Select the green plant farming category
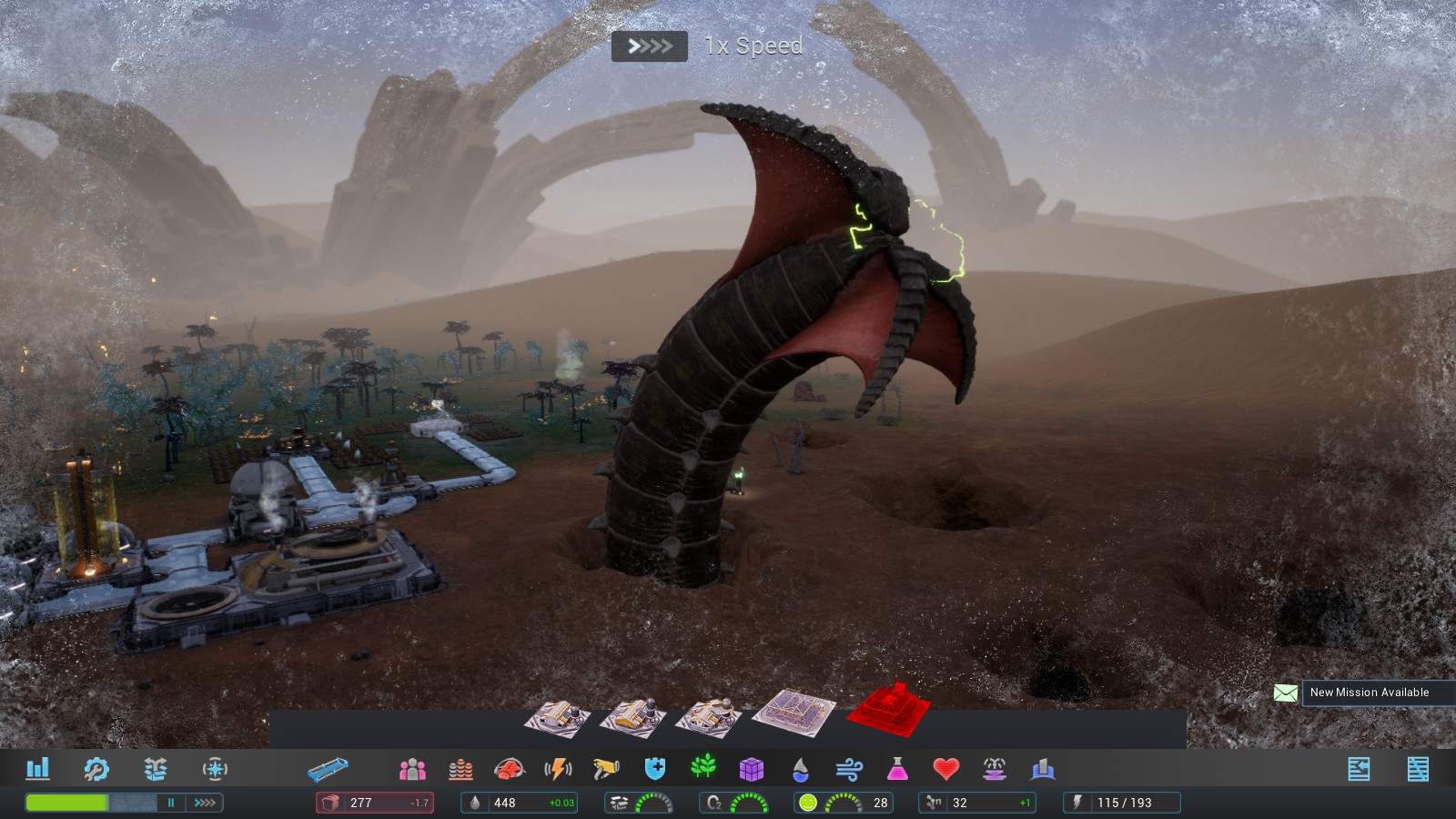The height and width of the screenshot is (819, 1456). click(x=703, y=769)
